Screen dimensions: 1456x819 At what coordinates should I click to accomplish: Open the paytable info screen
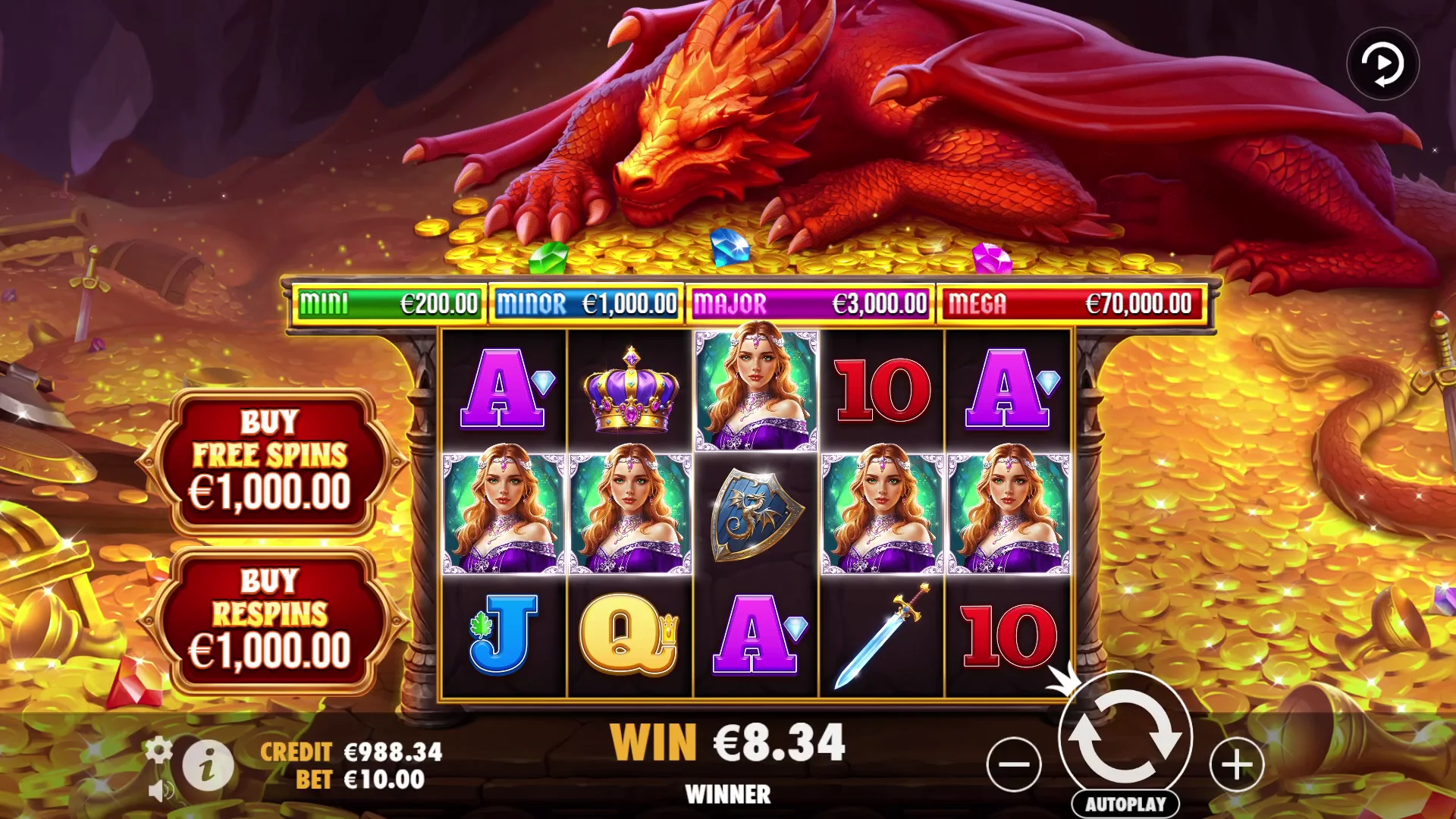[206, 766]
